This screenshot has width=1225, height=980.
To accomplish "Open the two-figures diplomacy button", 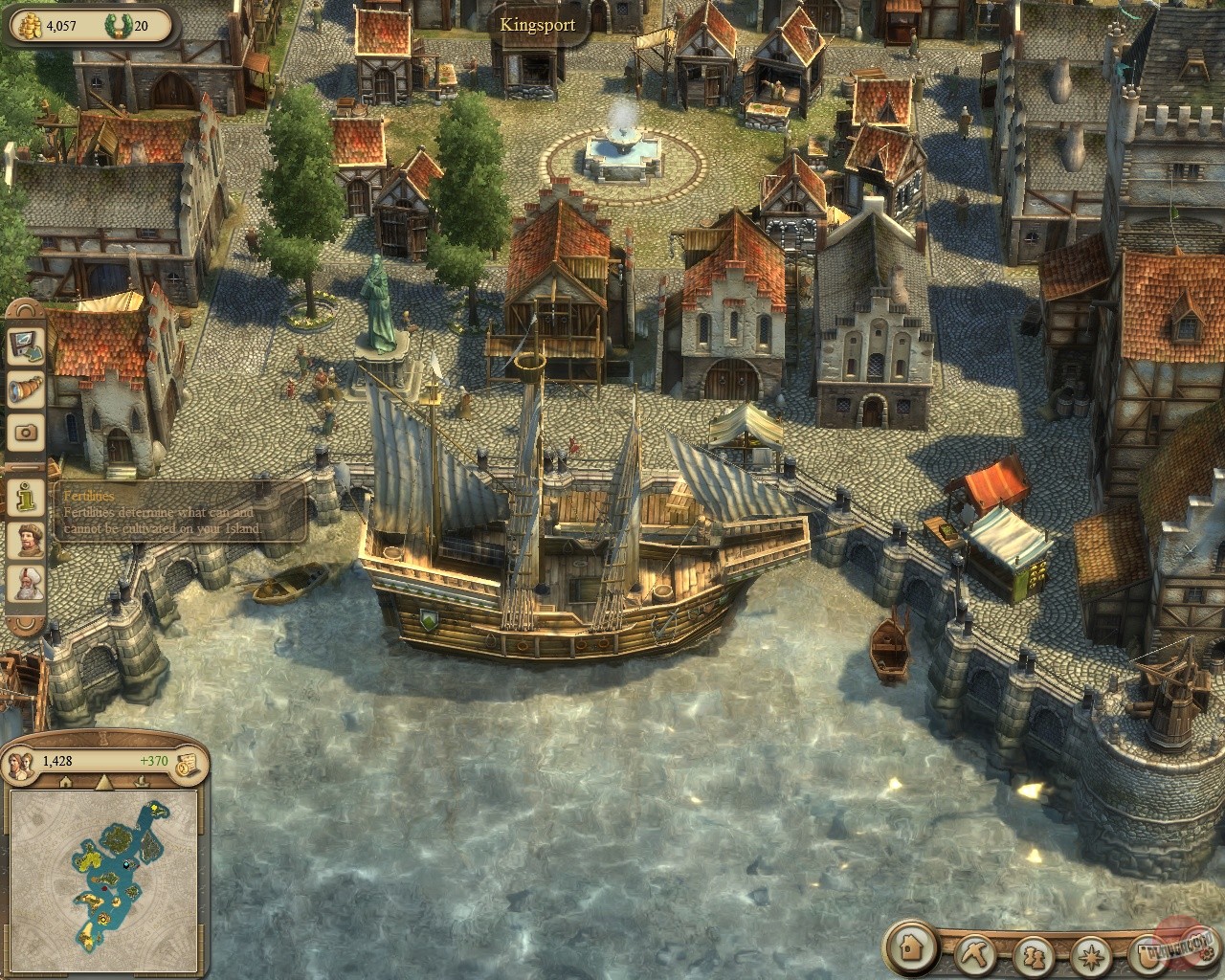I will [x=1036, y=954].
